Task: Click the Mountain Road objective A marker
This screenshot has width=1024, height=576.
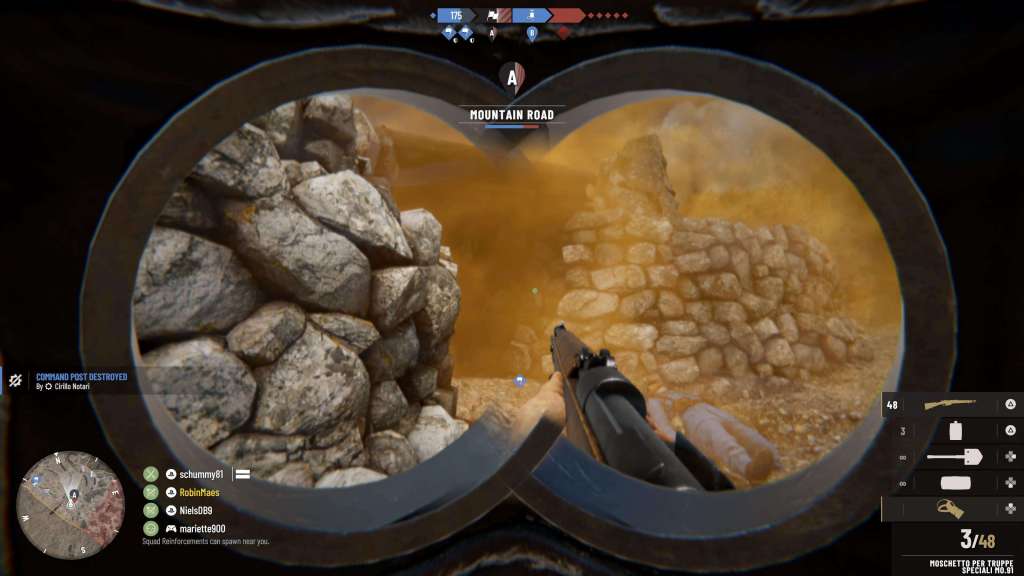Action: (x=512, y=78)
